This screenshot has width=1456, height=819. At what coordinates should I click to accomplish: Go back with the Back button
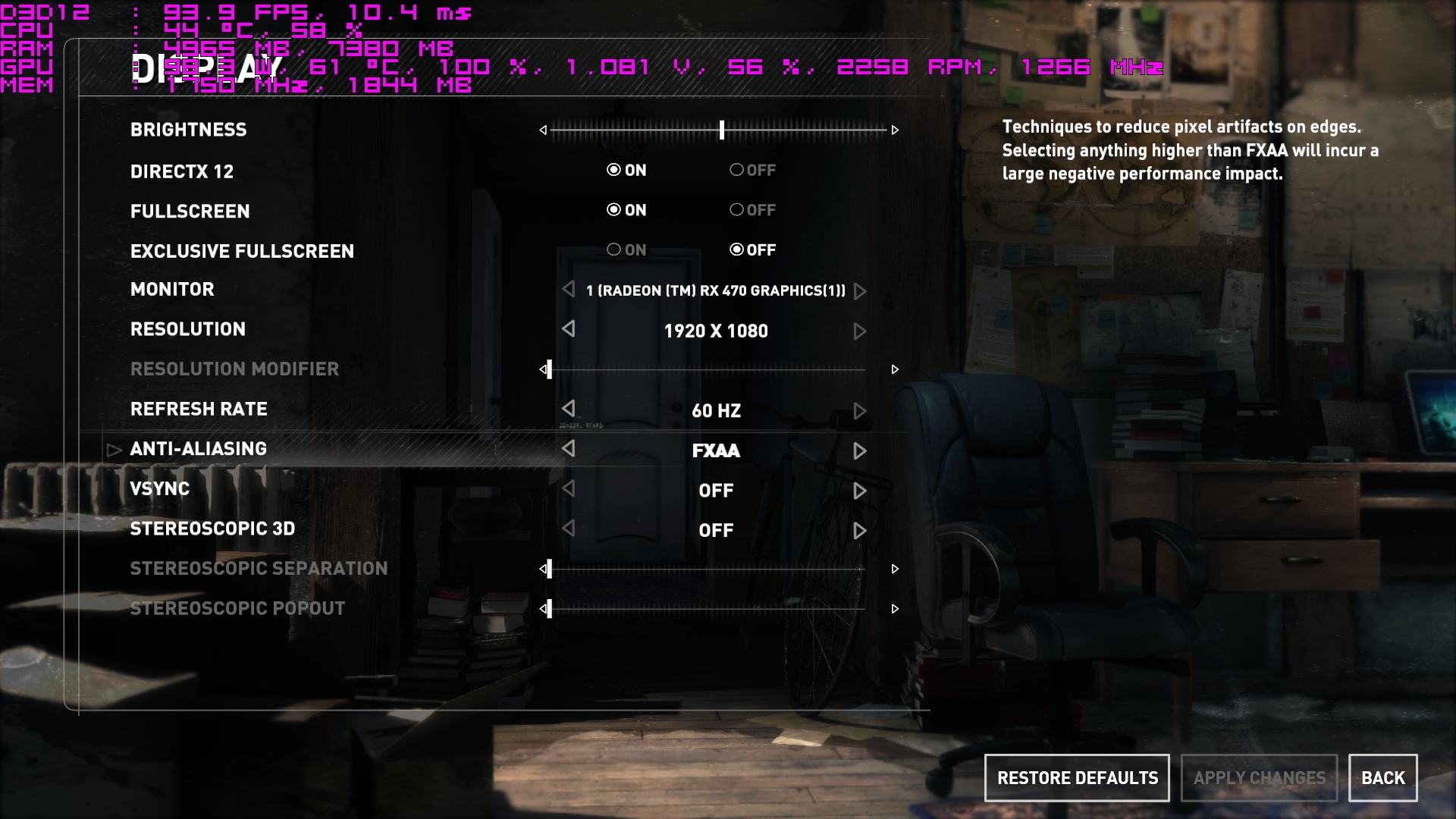coord(1382,778)
